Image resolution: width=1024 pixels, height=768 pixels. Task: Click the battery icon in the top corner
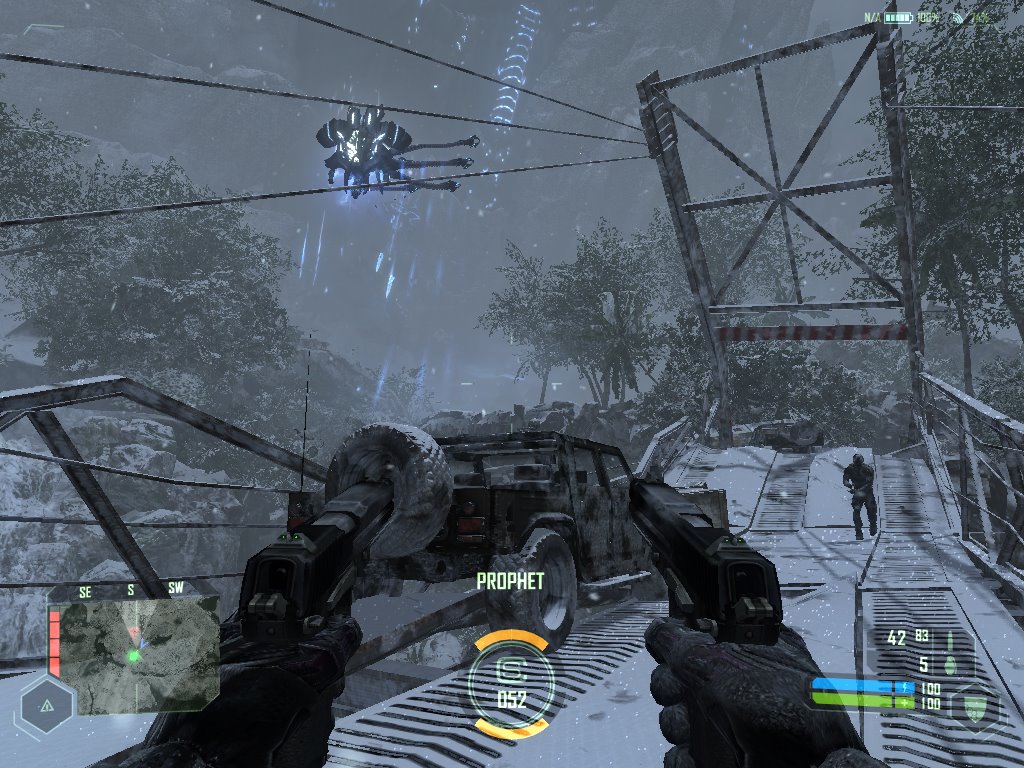(898, 18)
